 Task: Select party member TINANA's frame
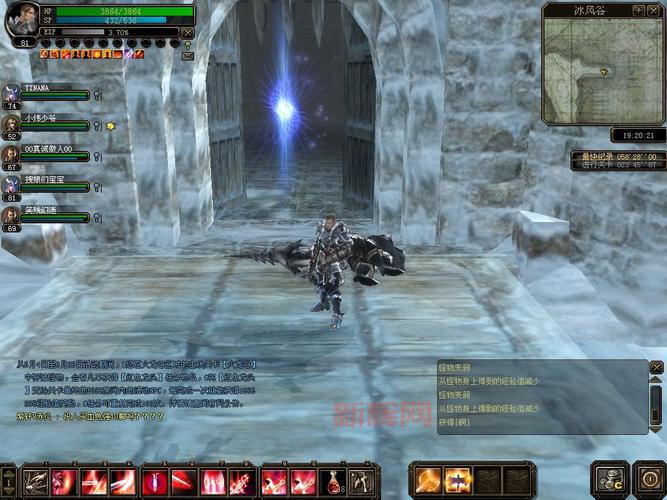pos(45,91)
